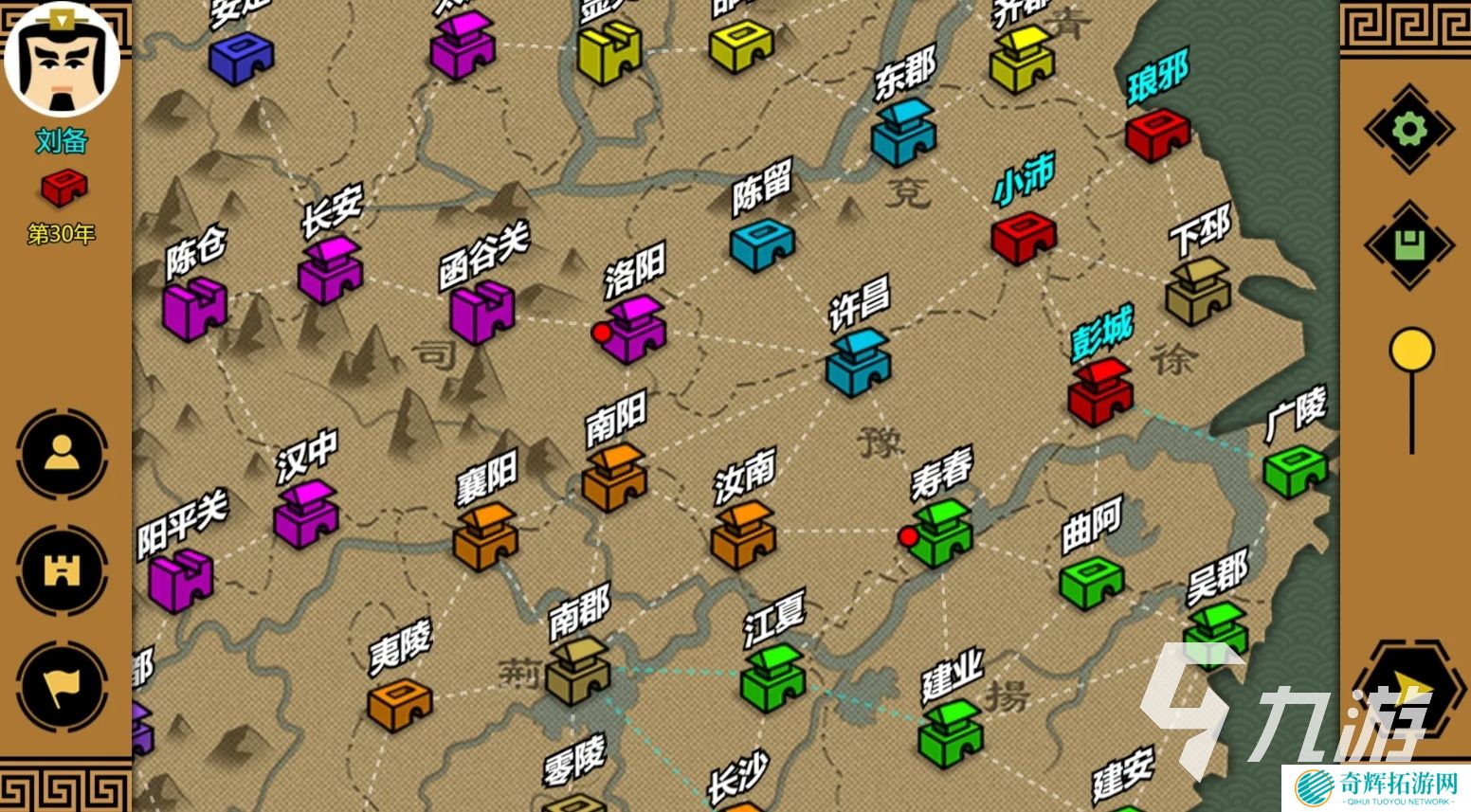This screenshot has width=1471, height=812.
Task: Select the purple castle at Luoyang
Action: point(633,332)
